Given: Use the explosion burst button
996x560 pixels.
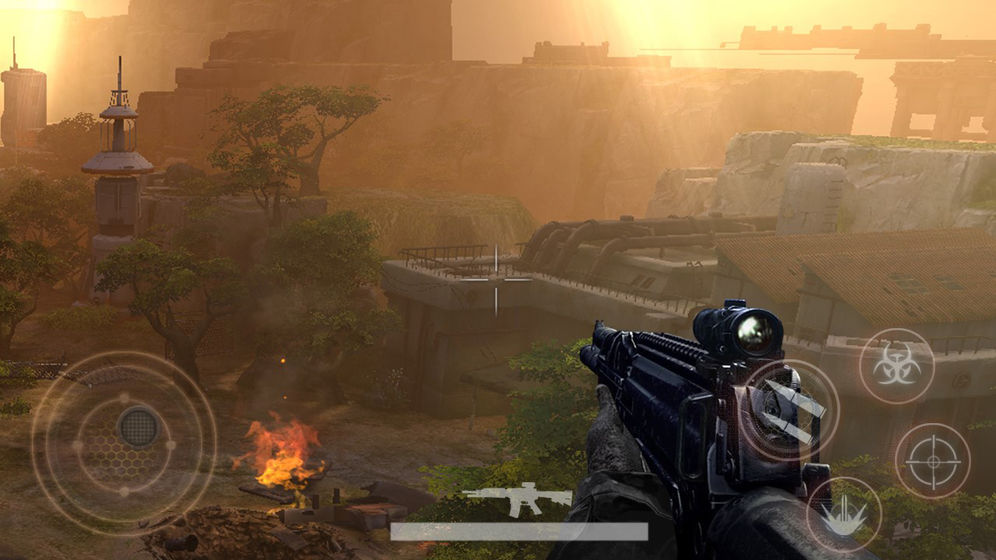Looking at the screenshot, I should (x=843, y=514).
